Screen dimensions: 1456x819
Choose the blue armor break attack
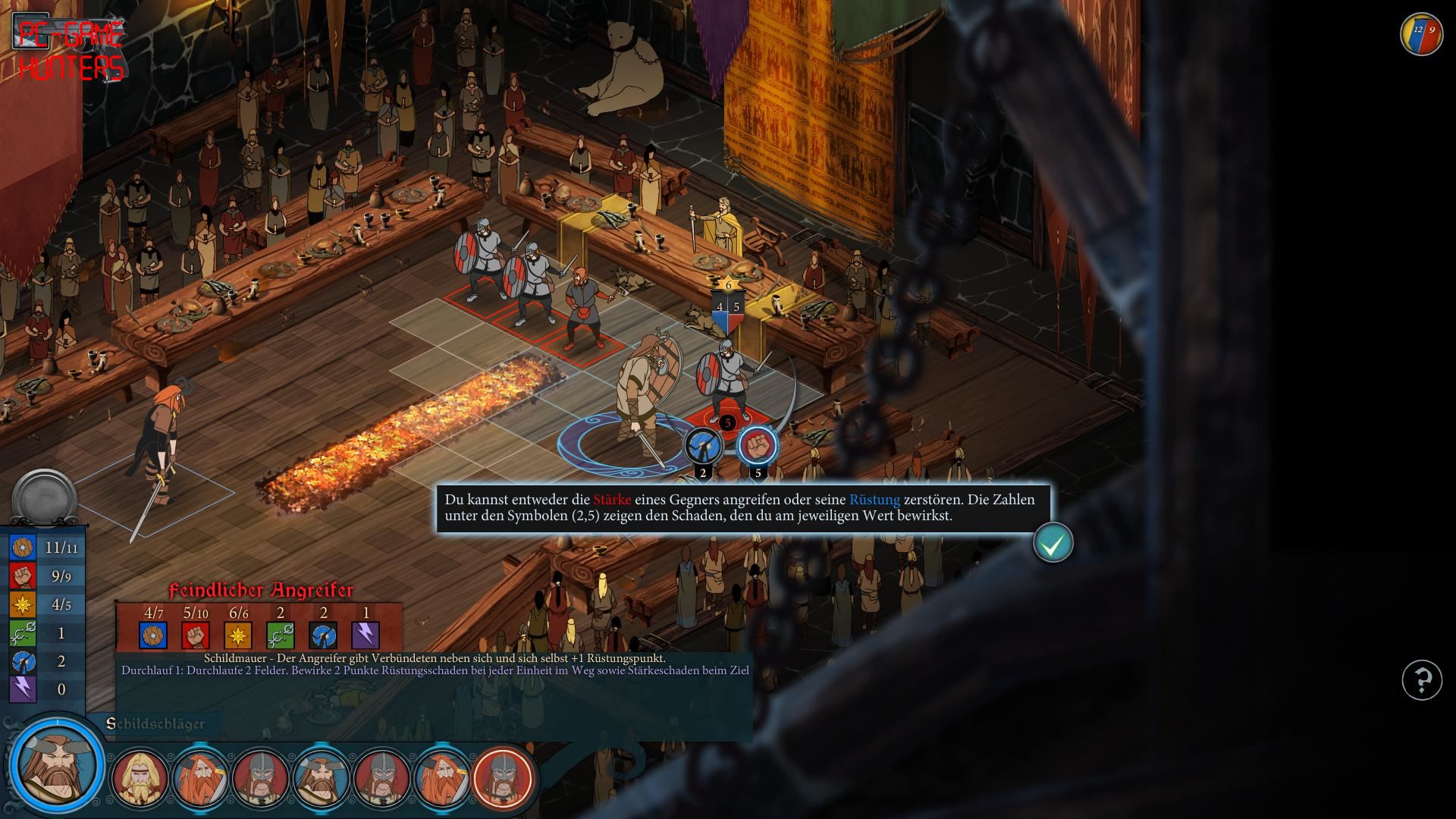703,446
